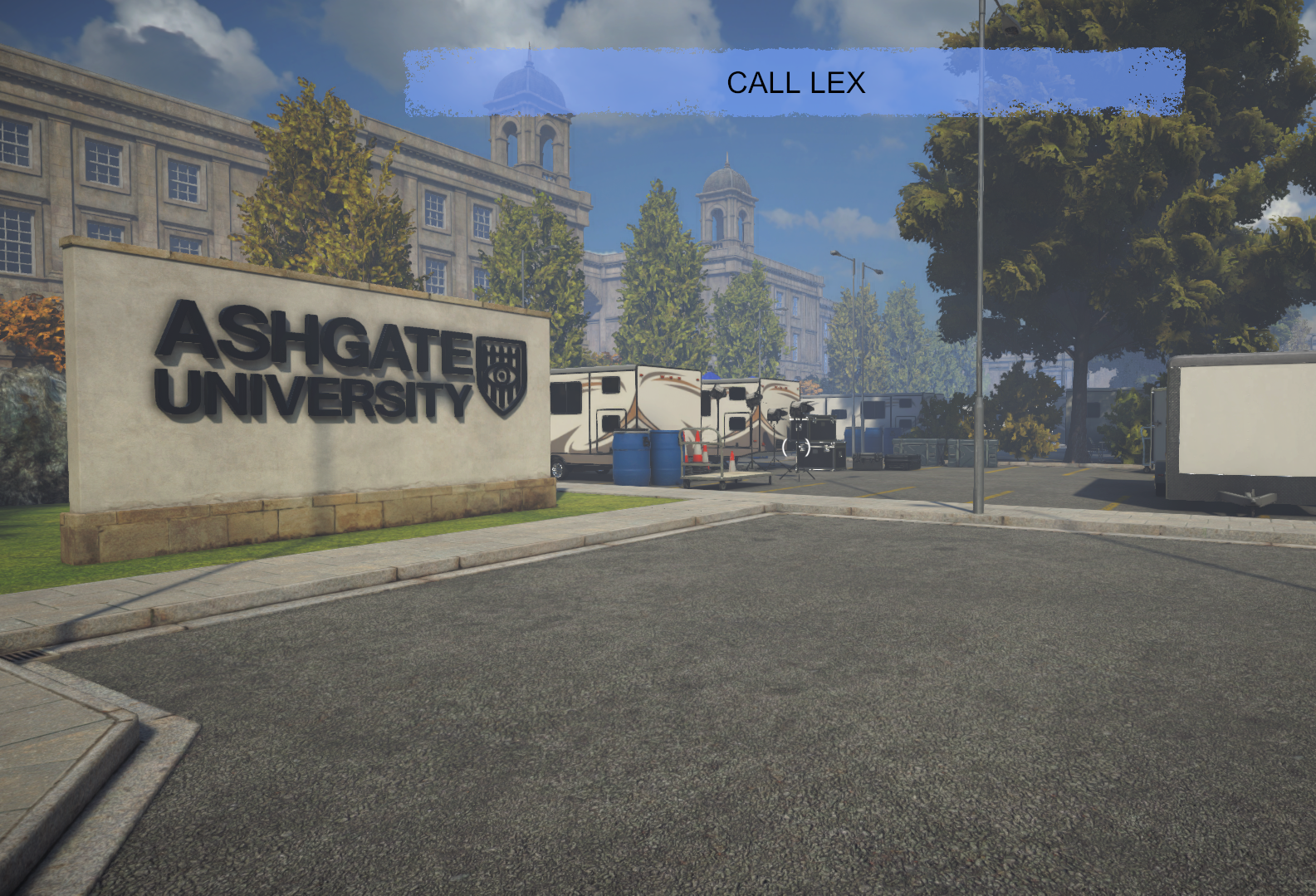Click the CALL LEX objective banner
1316x896 pixels.
[x=795, y=82]
